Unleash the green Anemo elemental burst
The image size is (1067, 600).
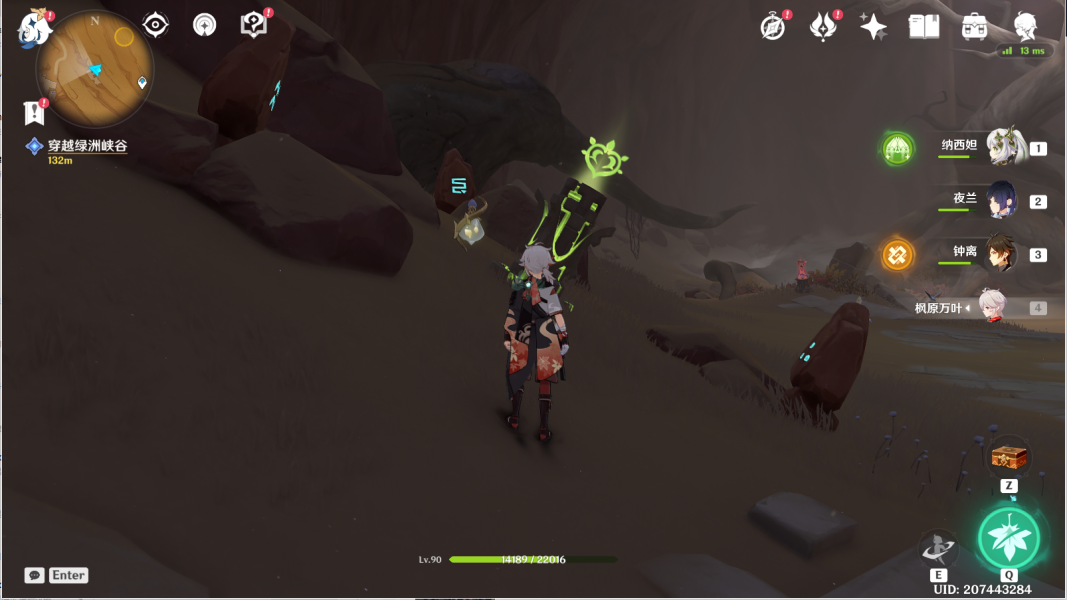coord(1009,539)
